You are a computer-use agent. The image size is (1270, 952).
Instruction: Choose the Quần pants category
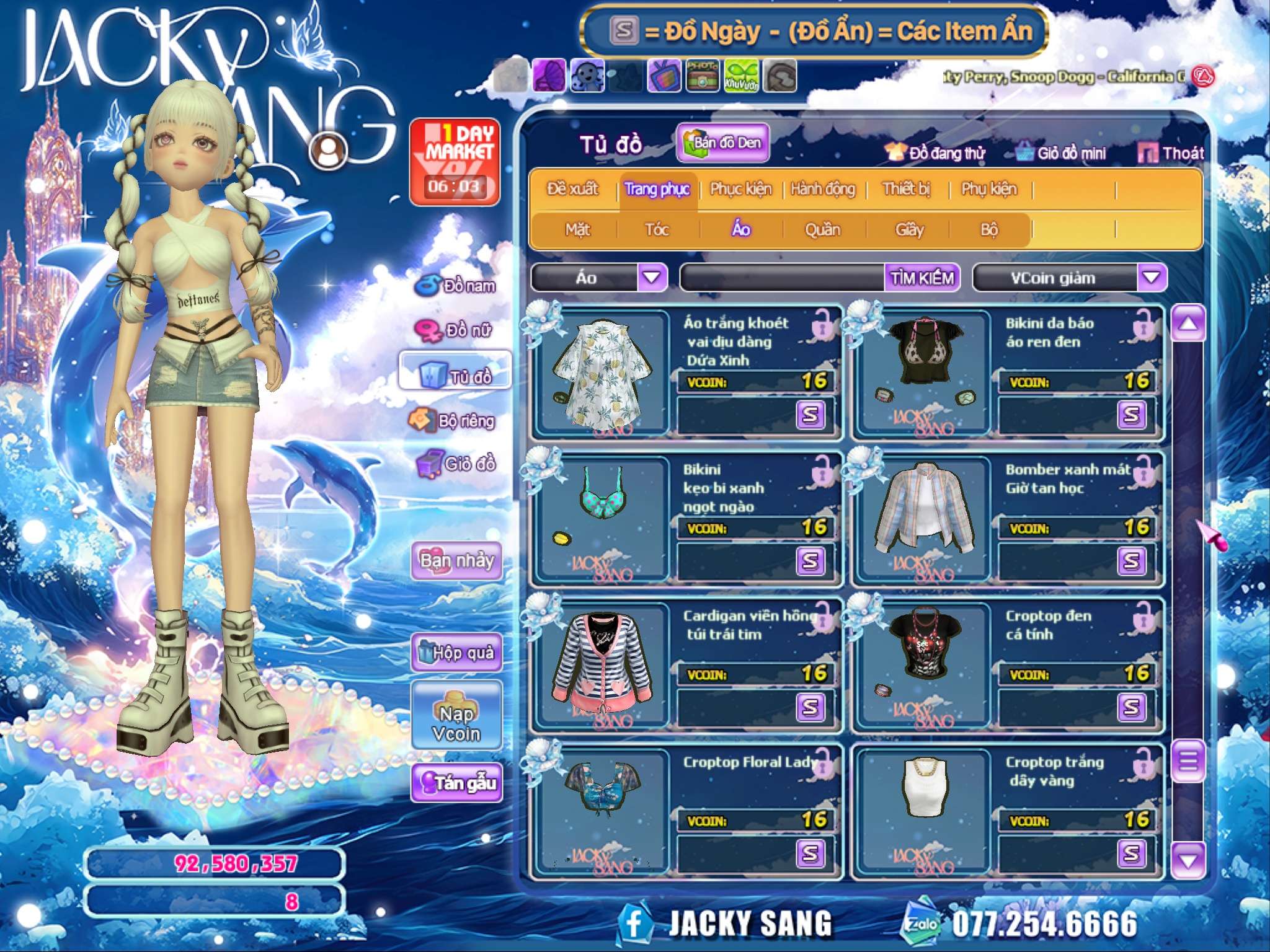[822, 230]
